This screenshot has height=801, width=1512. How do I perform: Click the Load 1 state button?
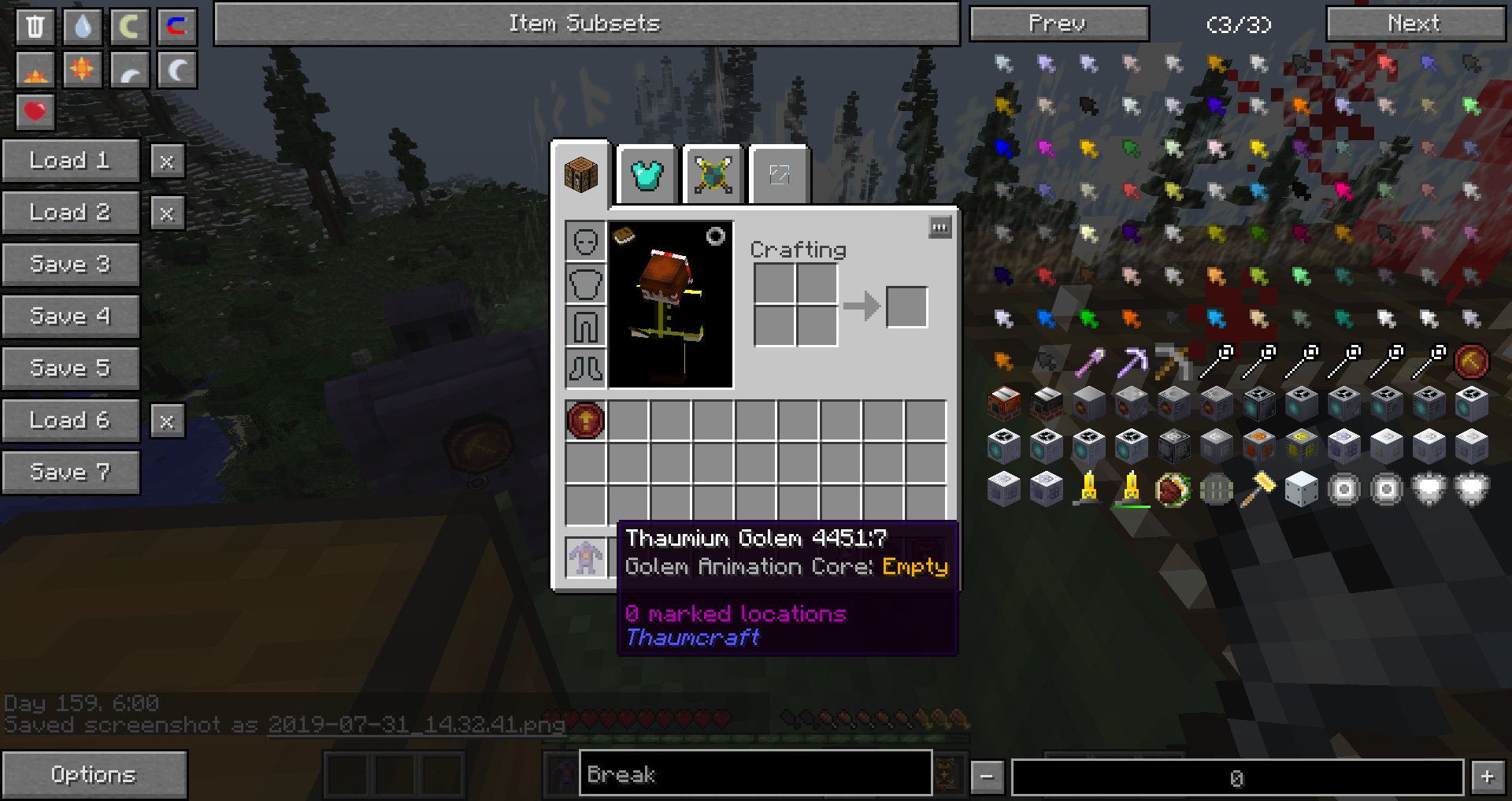(x=71, y=160)
